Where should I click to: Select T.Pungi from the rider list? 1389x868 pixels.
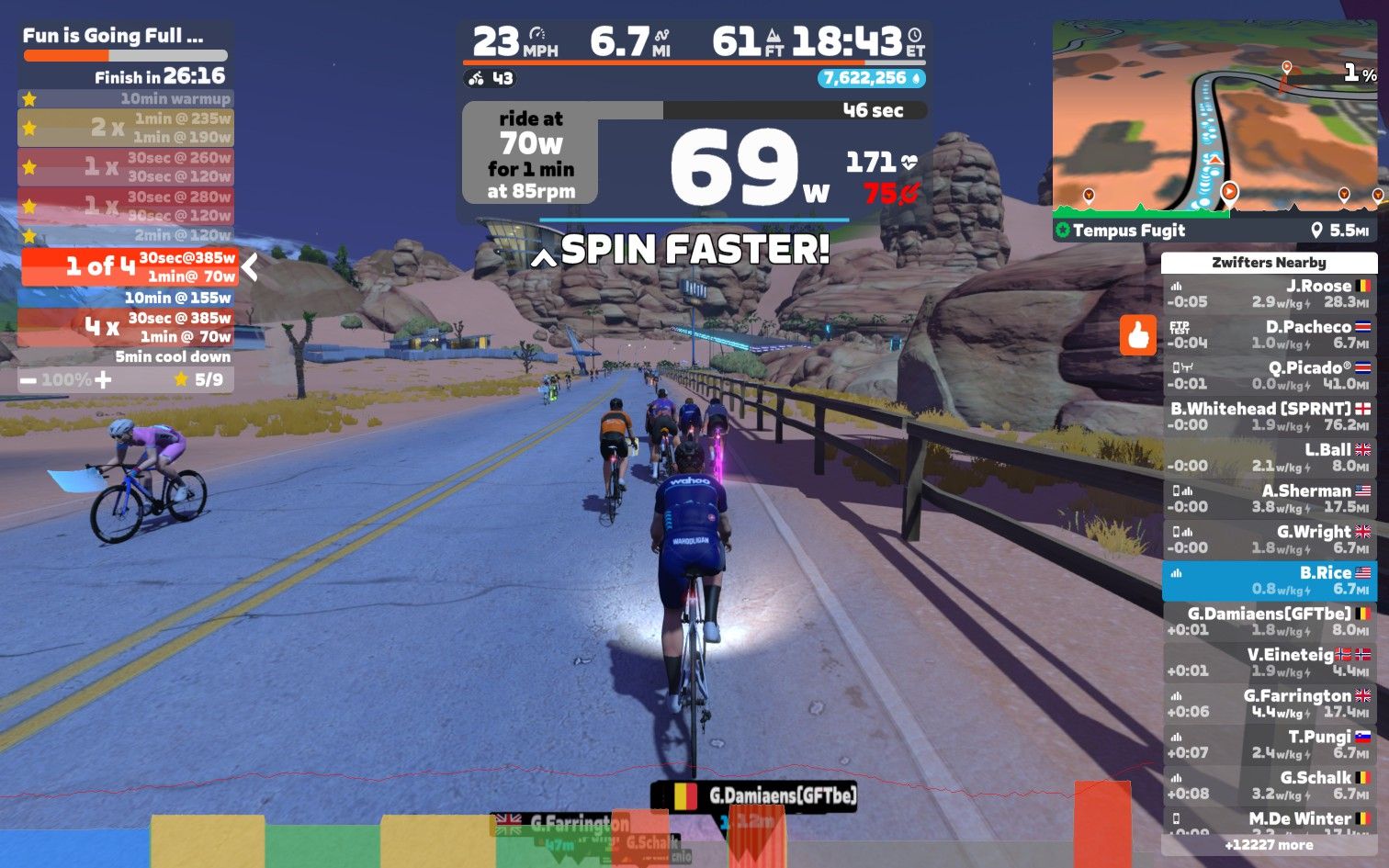coord(1269,745)
